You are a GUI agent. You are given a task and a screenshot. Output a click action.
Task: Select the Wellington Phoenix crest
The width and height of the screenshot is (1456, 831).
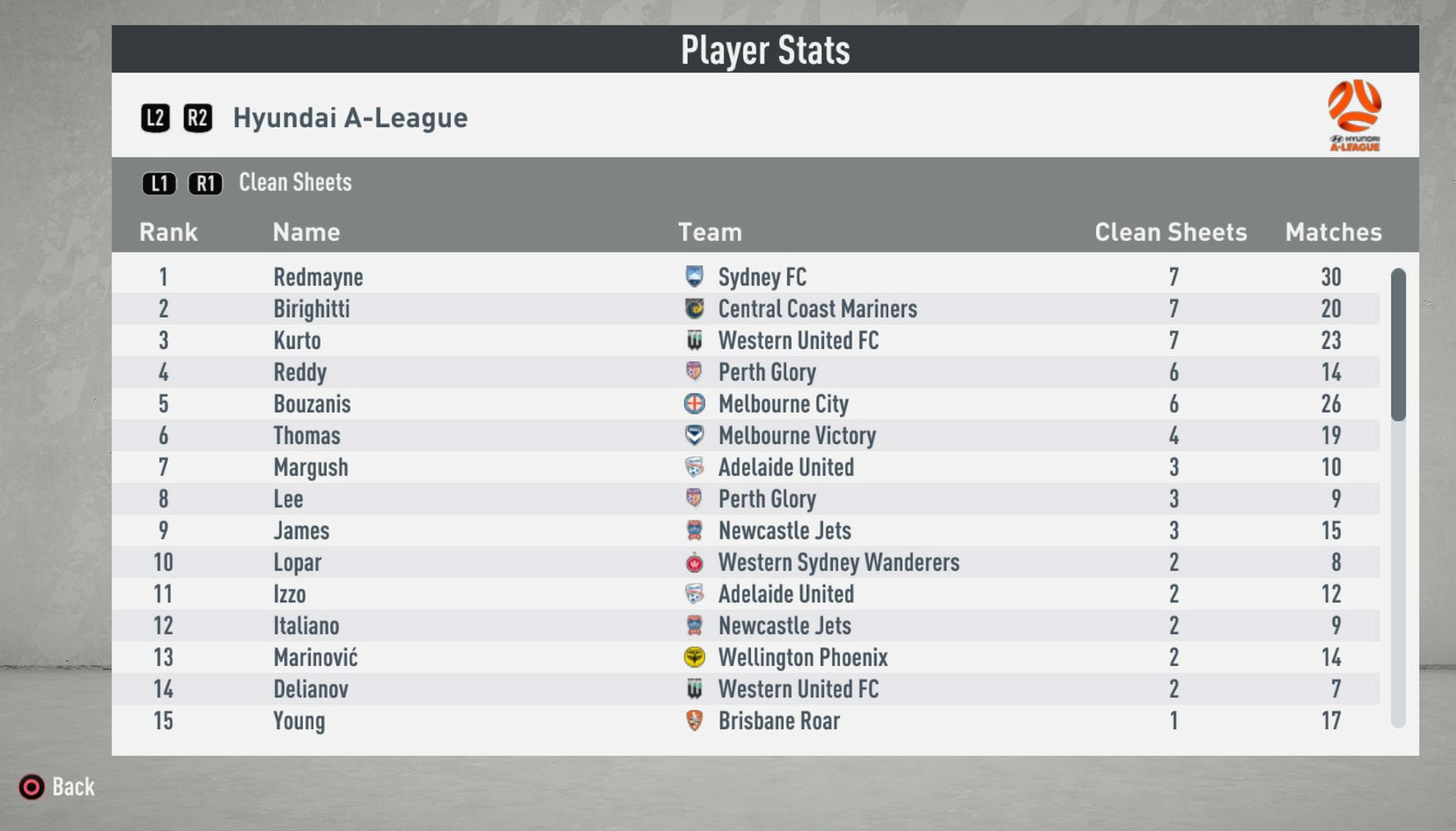coord(695,658)
